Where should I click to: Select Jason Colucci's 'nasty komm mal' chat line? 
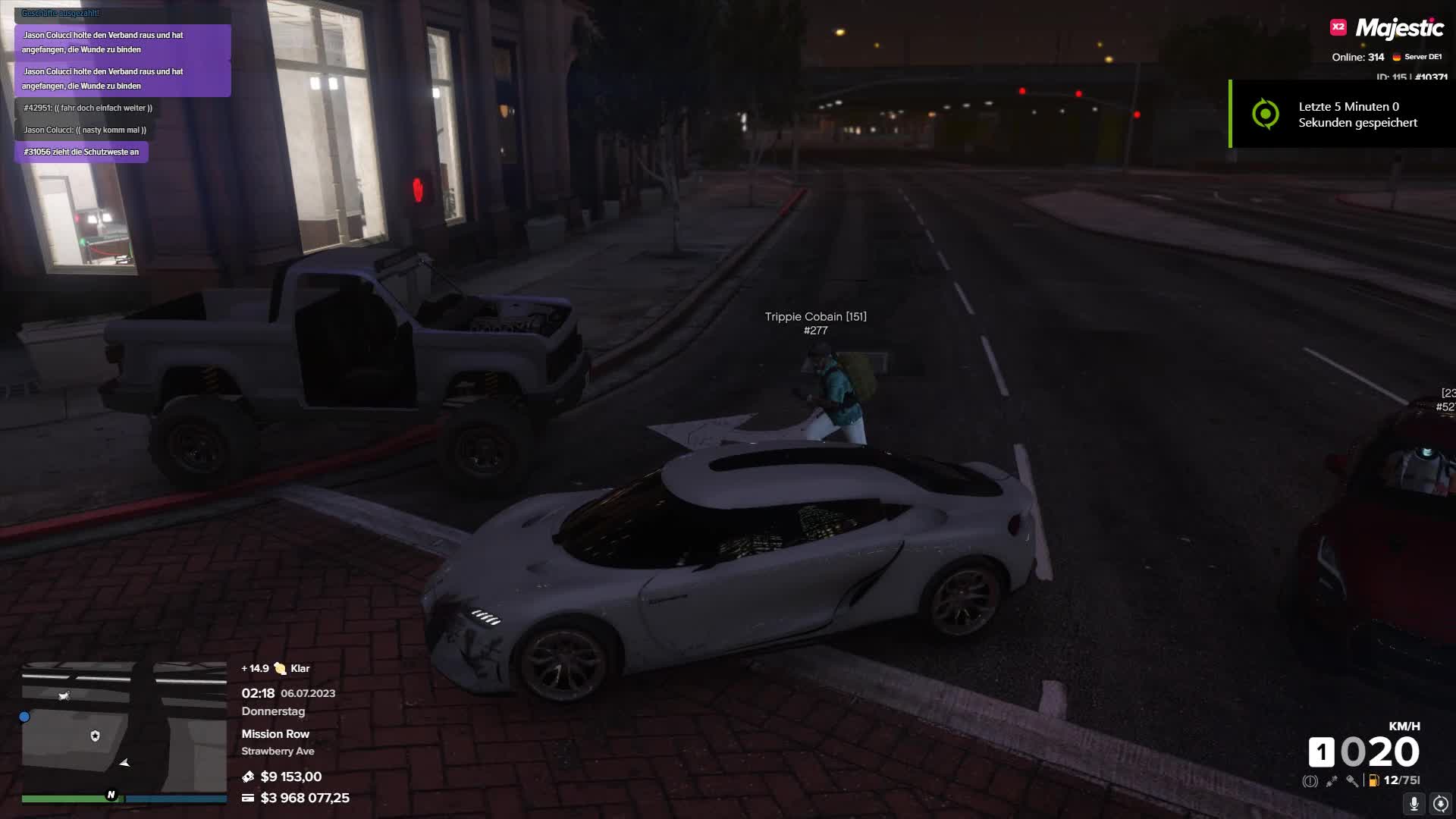85,130
